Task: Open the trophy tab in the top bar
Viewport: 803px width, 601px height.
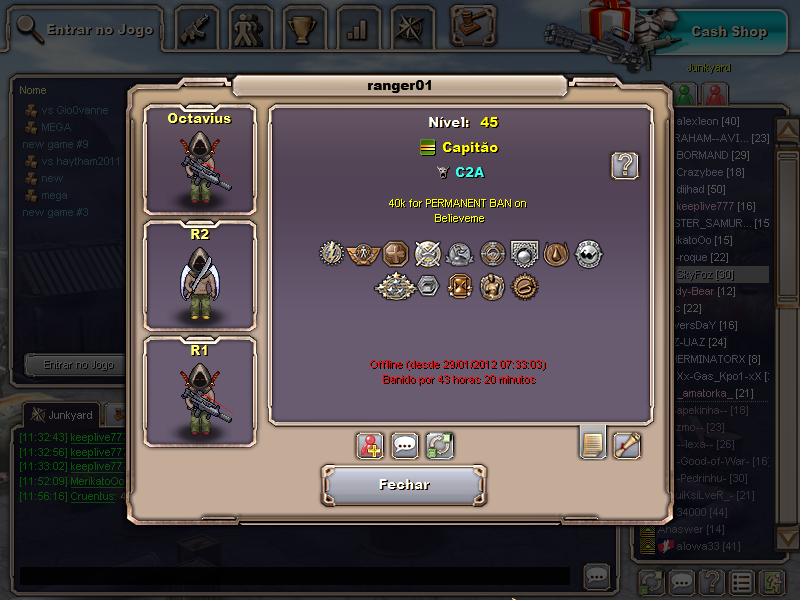Action: (x=301, y=29)
